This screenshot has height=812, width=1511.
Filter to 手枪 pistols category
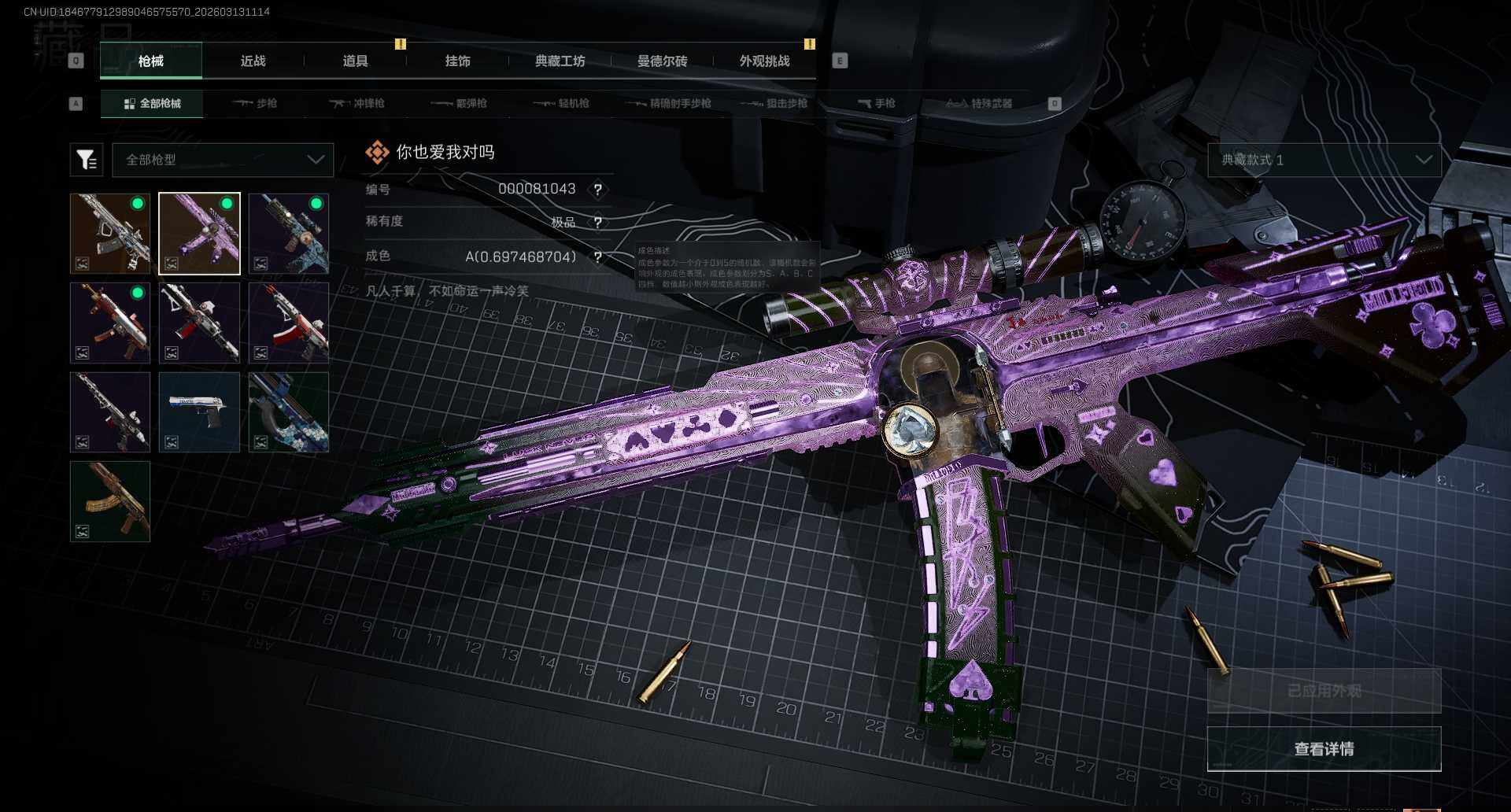pyautogui.click(x=877, y=103)
